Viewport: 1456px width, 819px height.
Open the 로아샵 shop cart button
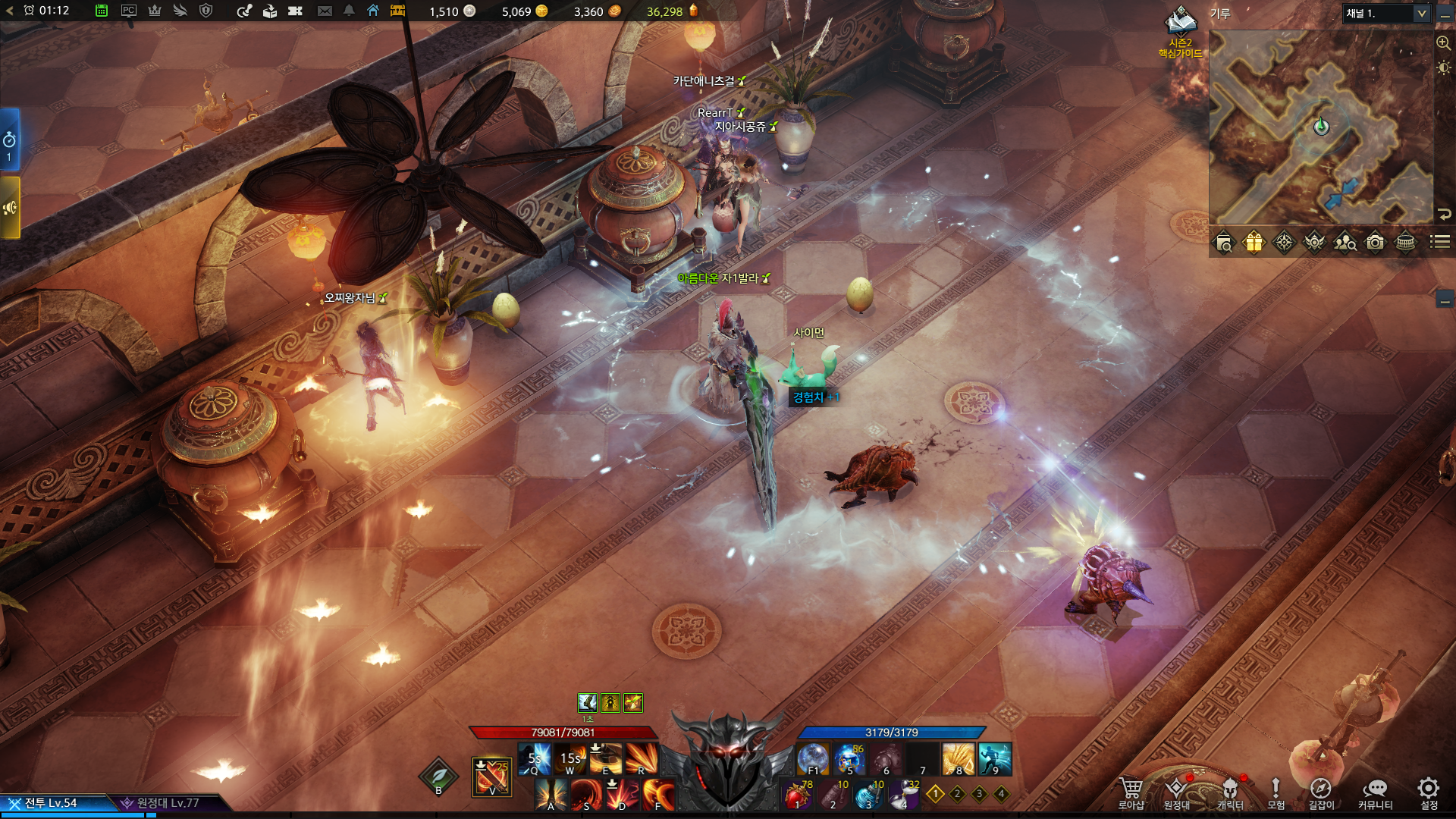(1131, 791)
